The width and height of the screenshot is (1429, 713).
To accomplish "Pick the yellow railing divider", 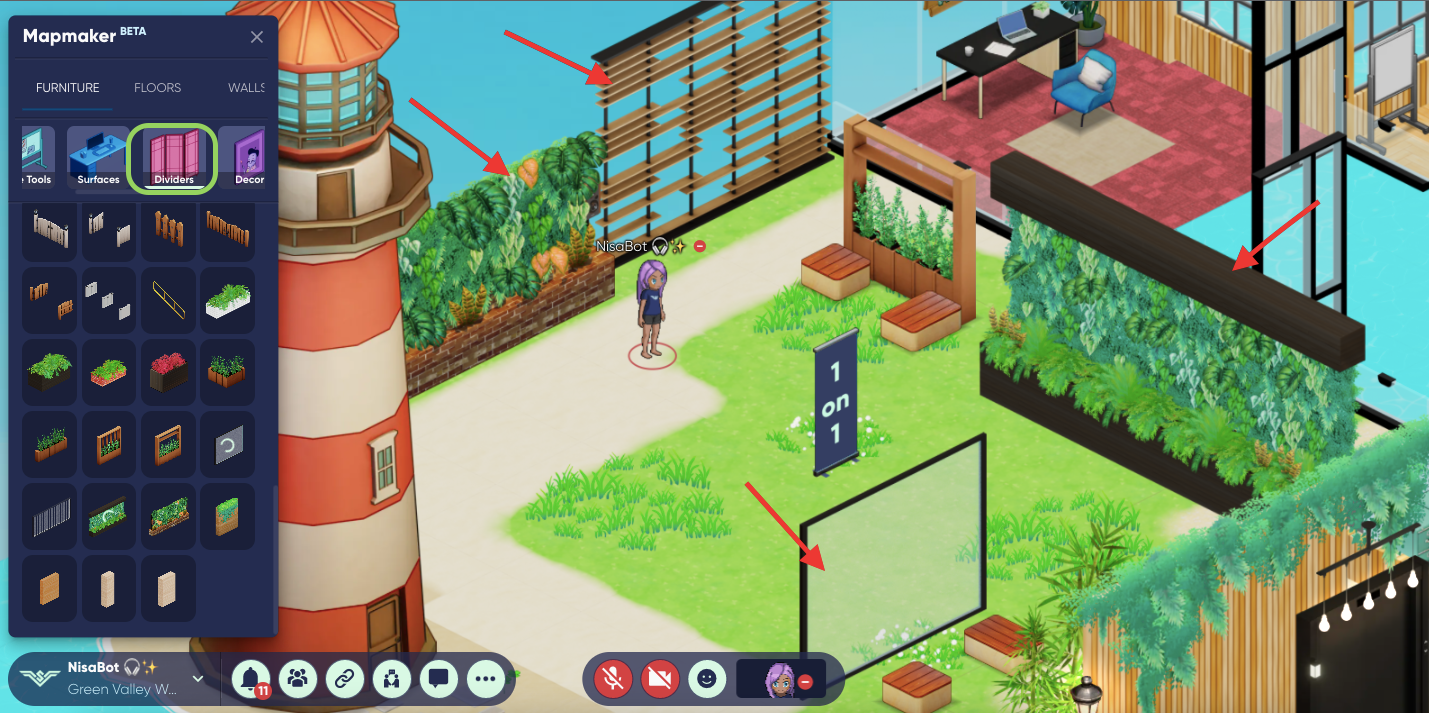I will click(168, 299).
